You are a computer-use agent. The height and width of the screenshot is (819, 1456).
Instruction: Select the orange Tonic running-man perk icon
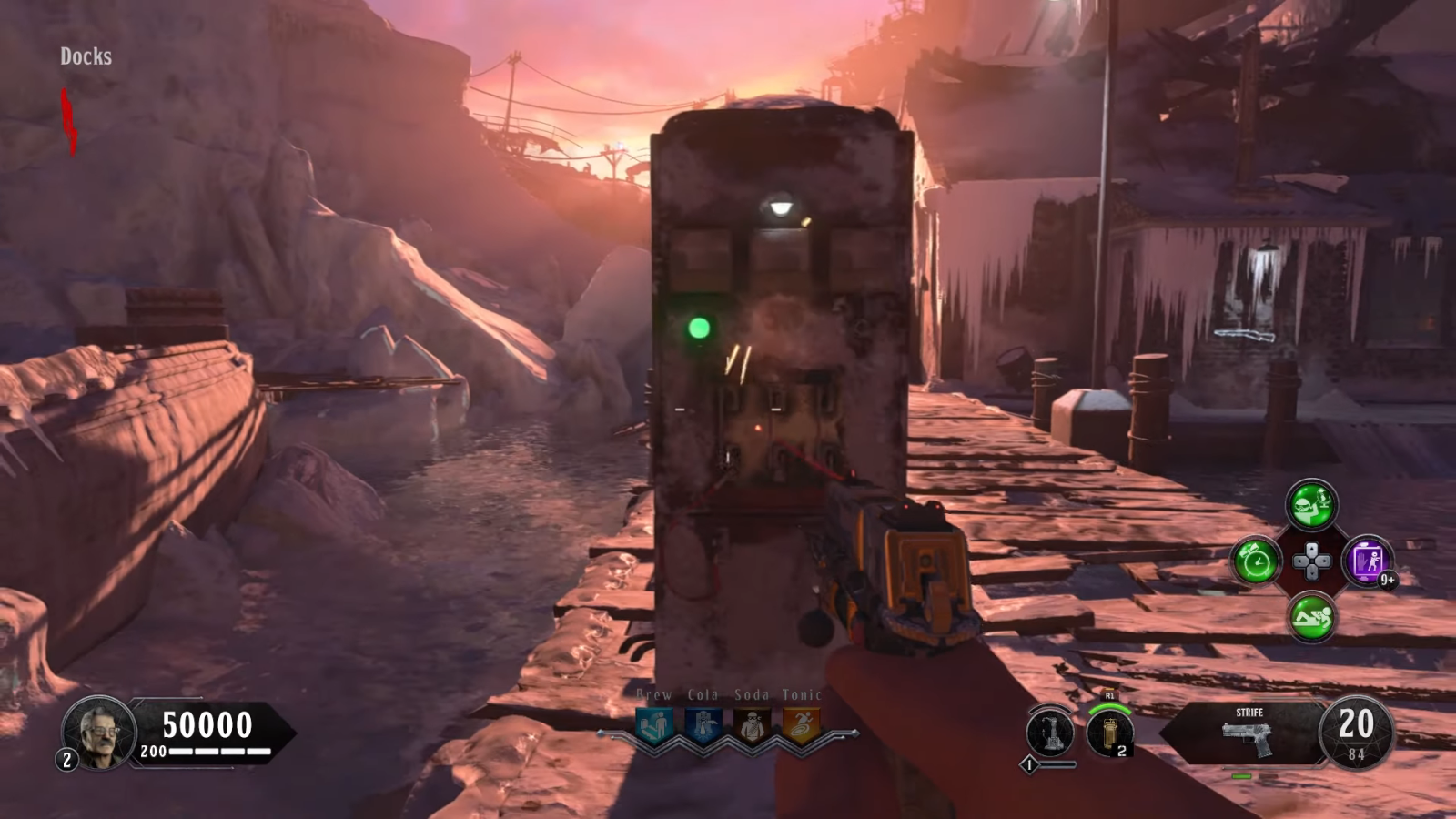[x=801, y=725]
